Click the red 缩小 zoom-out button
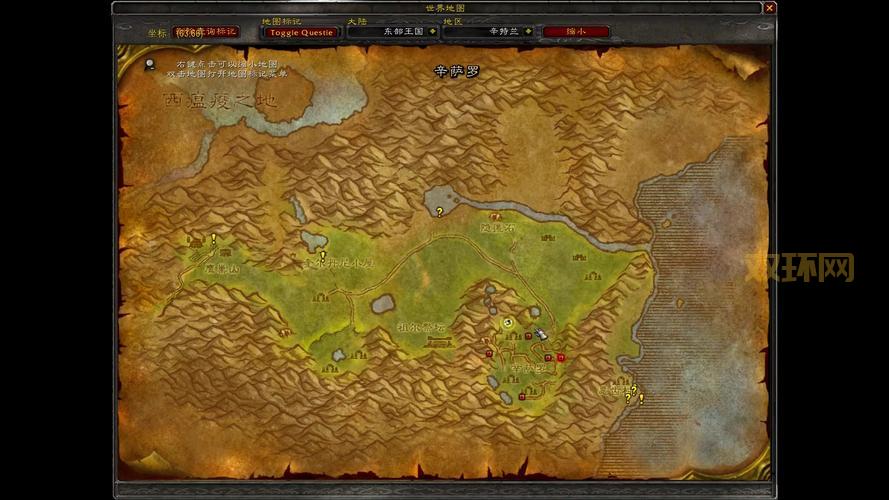Image resolution: width=889 pixels, height=500 pixels. coord(575,31)
